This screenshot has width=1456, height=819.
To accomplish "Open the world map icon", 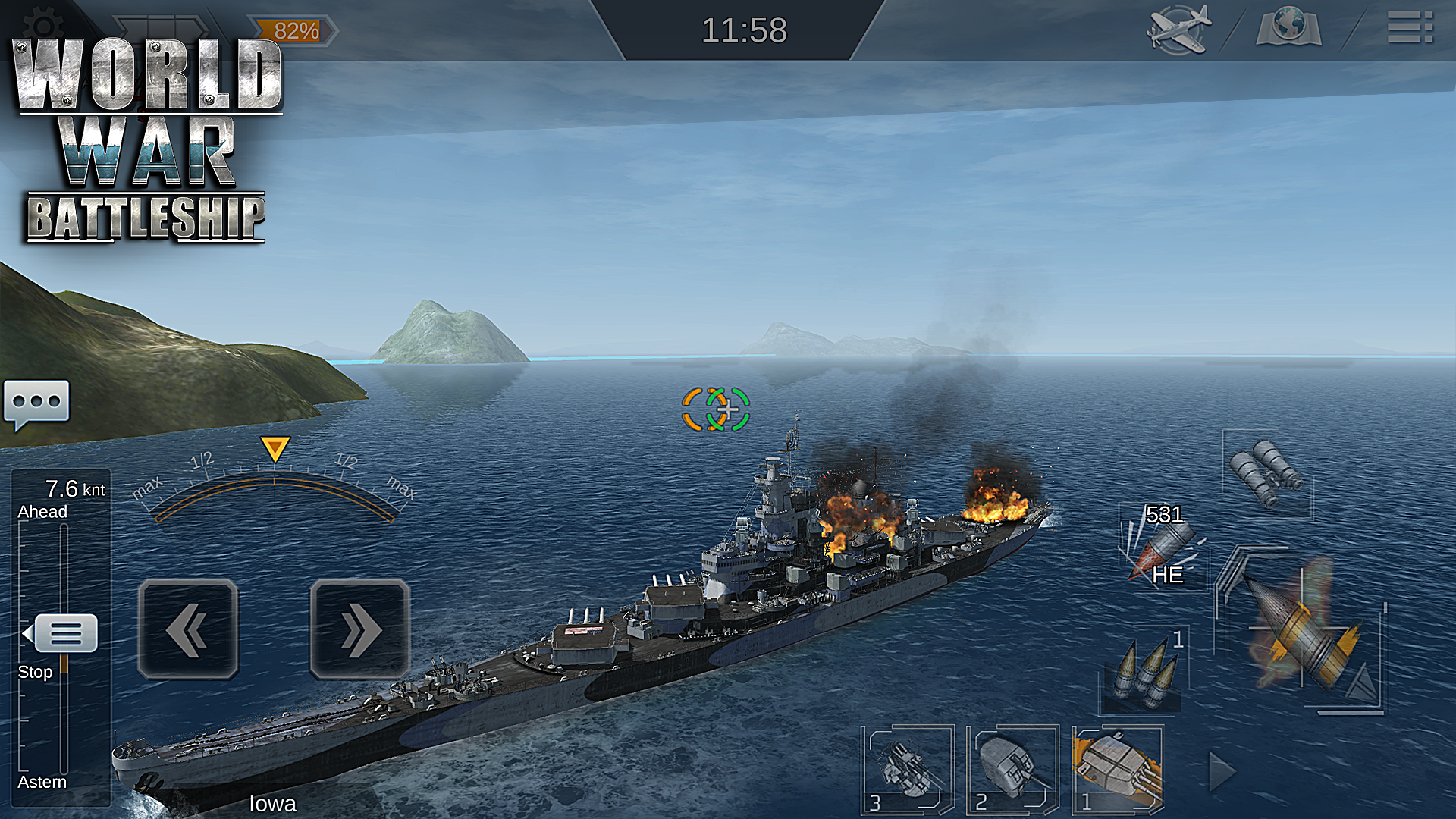I will pyautogui.click(x=1288, y=28).
